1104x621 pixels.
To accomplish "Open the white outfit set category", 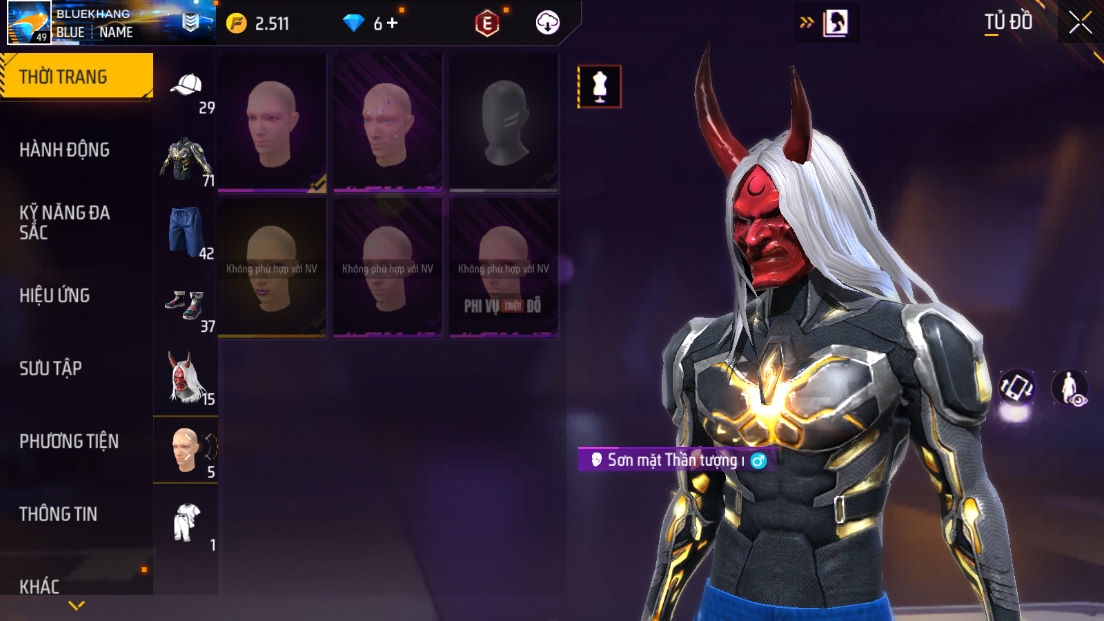I will click(x=186, y=522).
